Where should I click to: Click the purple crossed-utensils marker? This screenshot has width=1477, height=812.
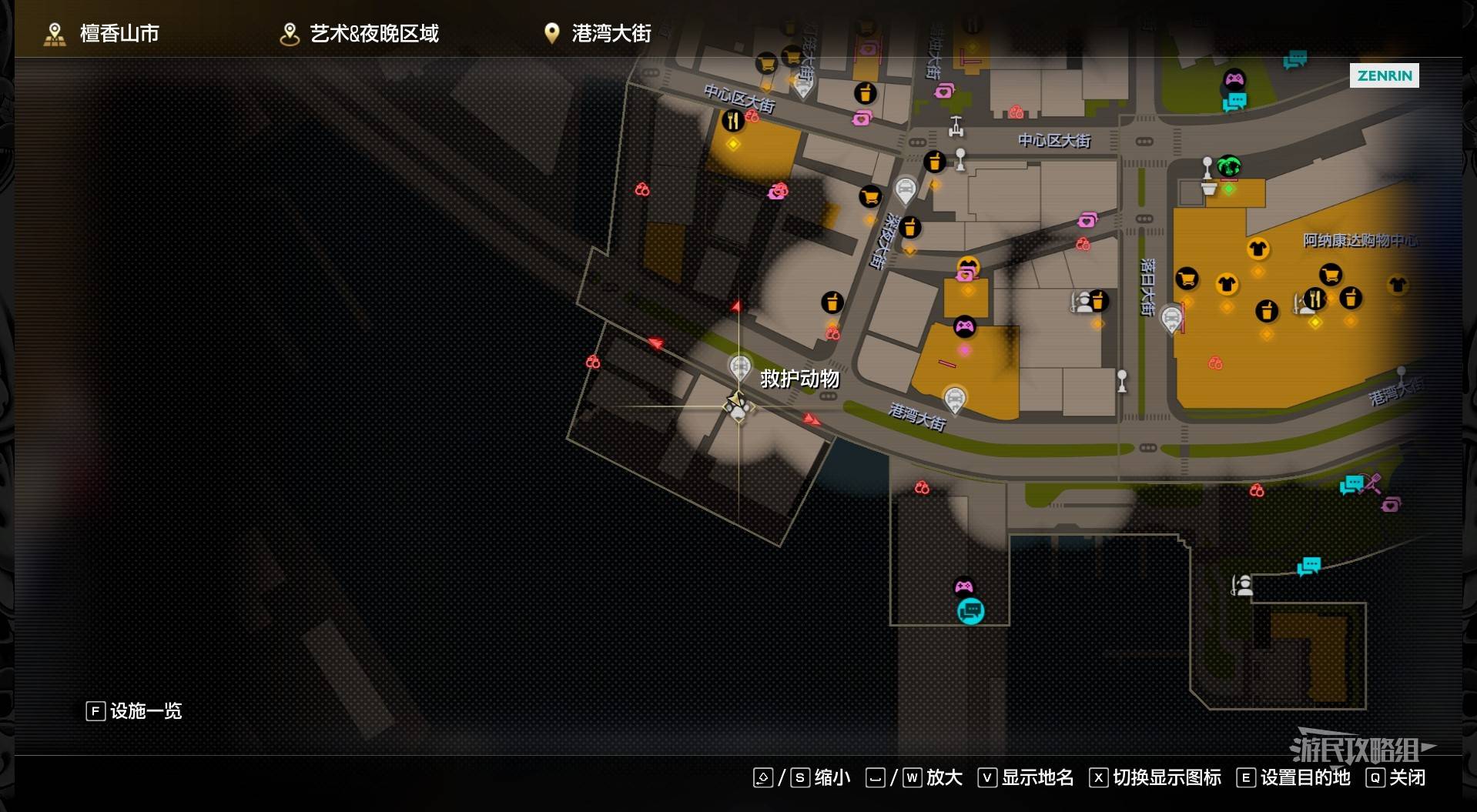[x=1371, y=483]
